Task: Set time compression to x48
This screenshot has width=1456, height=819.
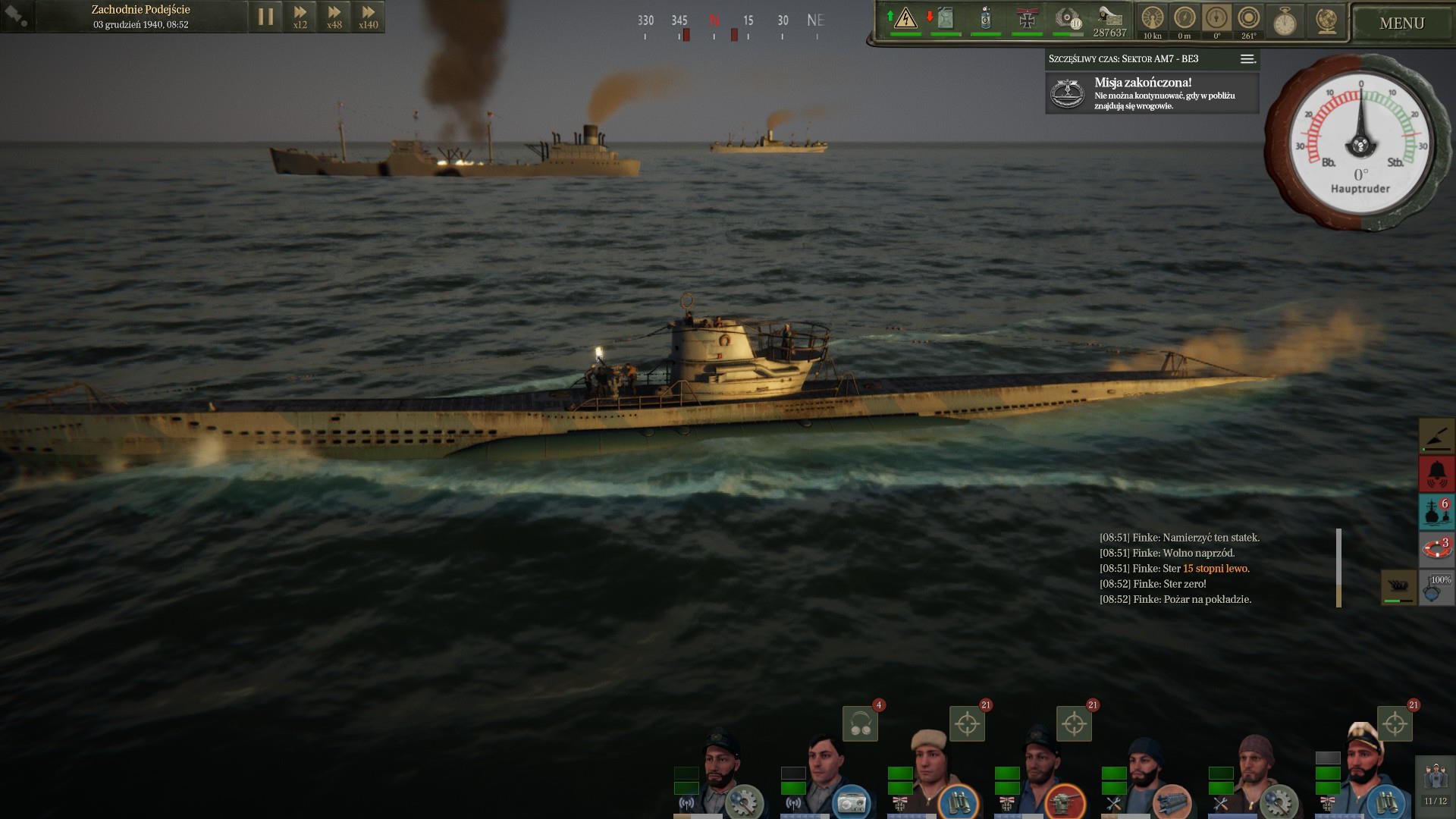Action: [x=334, y=17]
